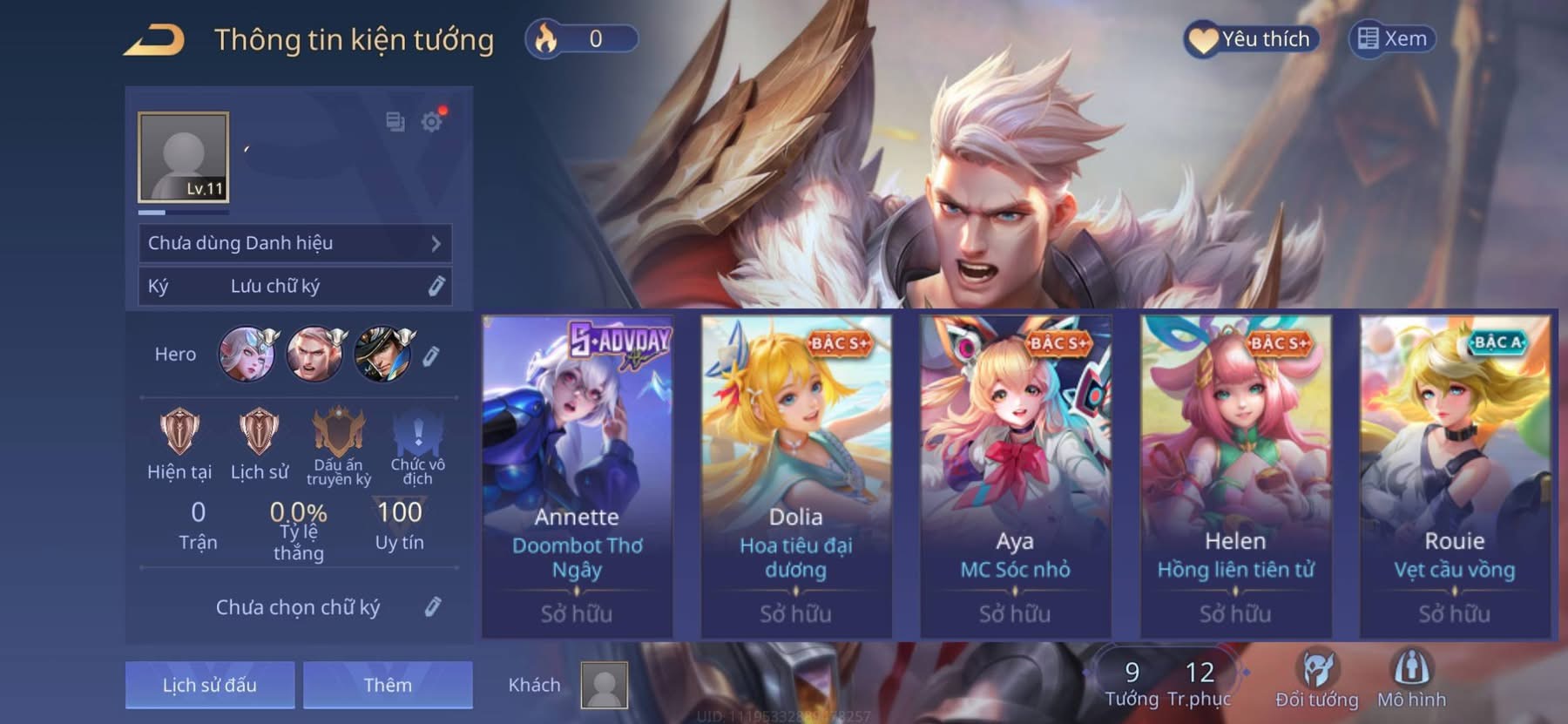Choose the Dolia Hoa tiêu đại dương card
Screen dimensions: 1568x724
[x=796, y=475]
